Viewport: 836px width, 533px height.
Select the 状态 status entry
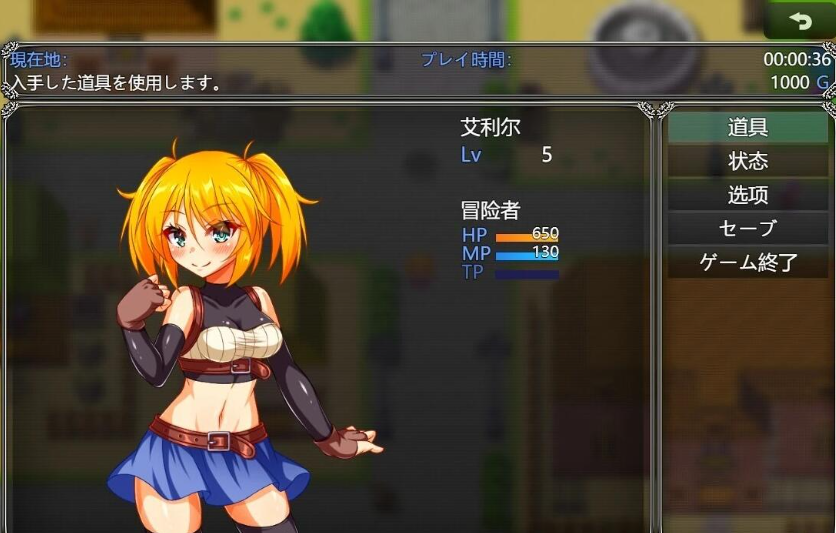pos(747,161)
